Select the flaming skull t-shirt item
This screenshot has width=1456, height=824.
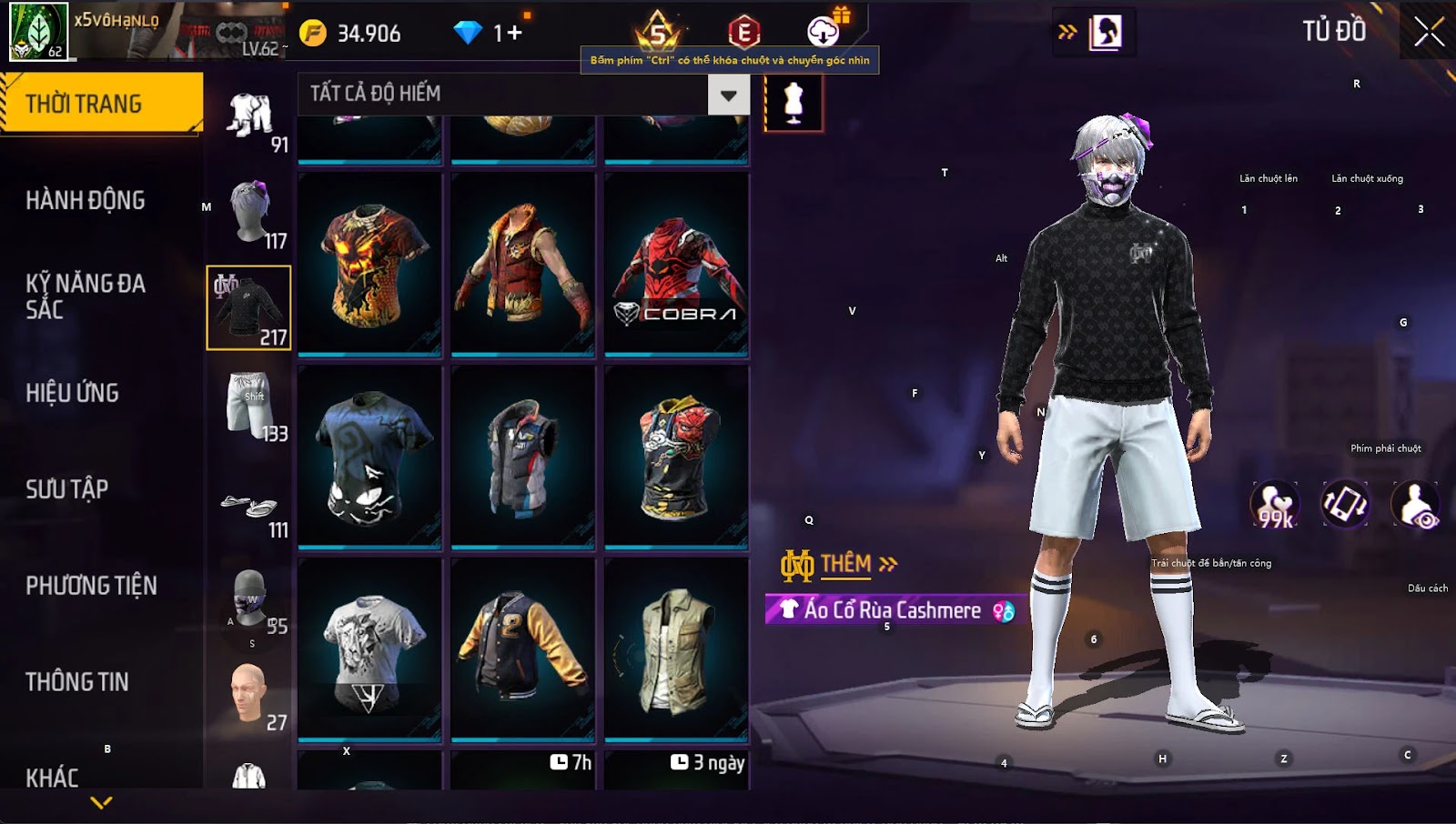(x=369, y=263)
